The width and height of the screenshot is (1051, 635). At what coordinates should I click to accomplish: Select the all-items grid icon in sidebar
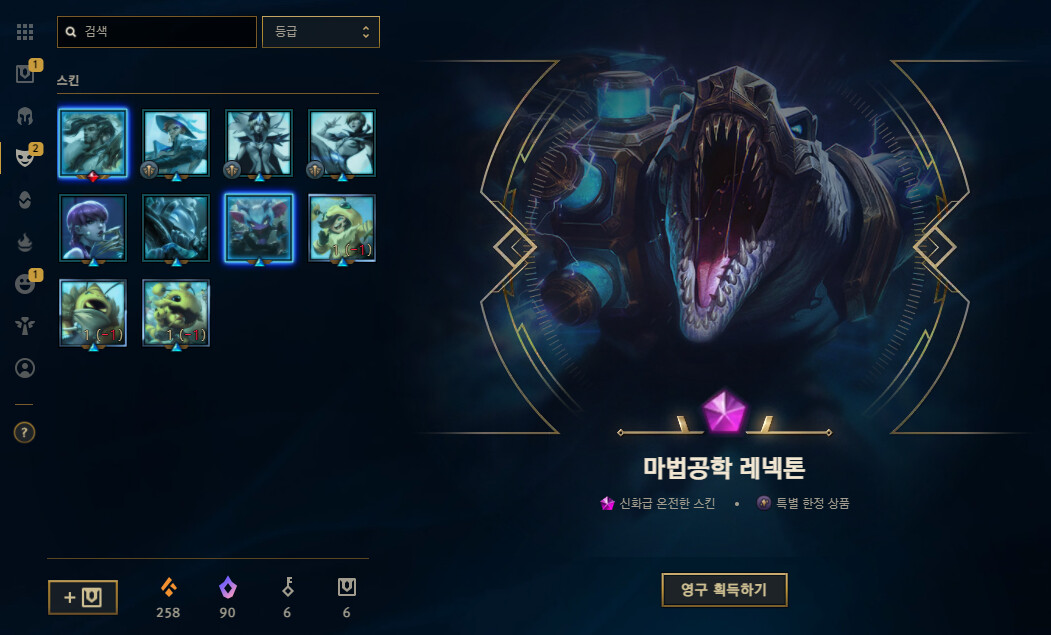tap(25, 32)
